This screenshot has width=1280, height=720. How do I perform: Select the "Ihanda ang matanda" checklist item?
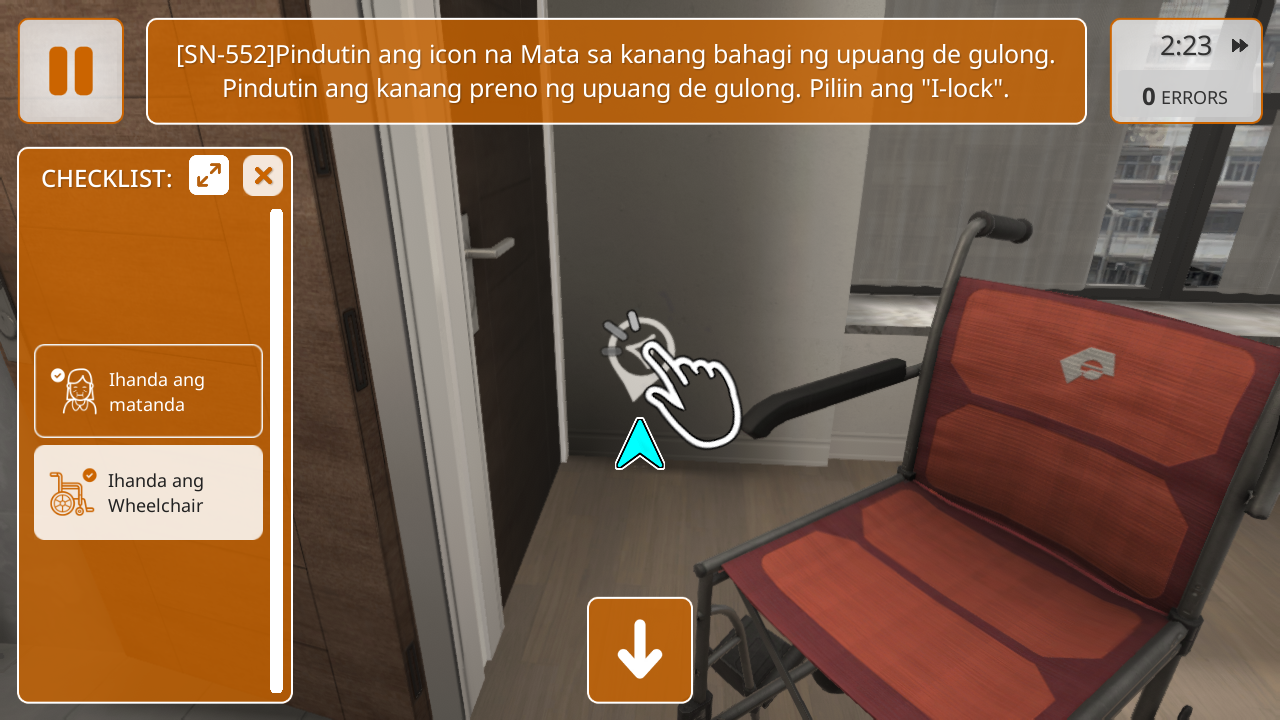click(148, 391)
